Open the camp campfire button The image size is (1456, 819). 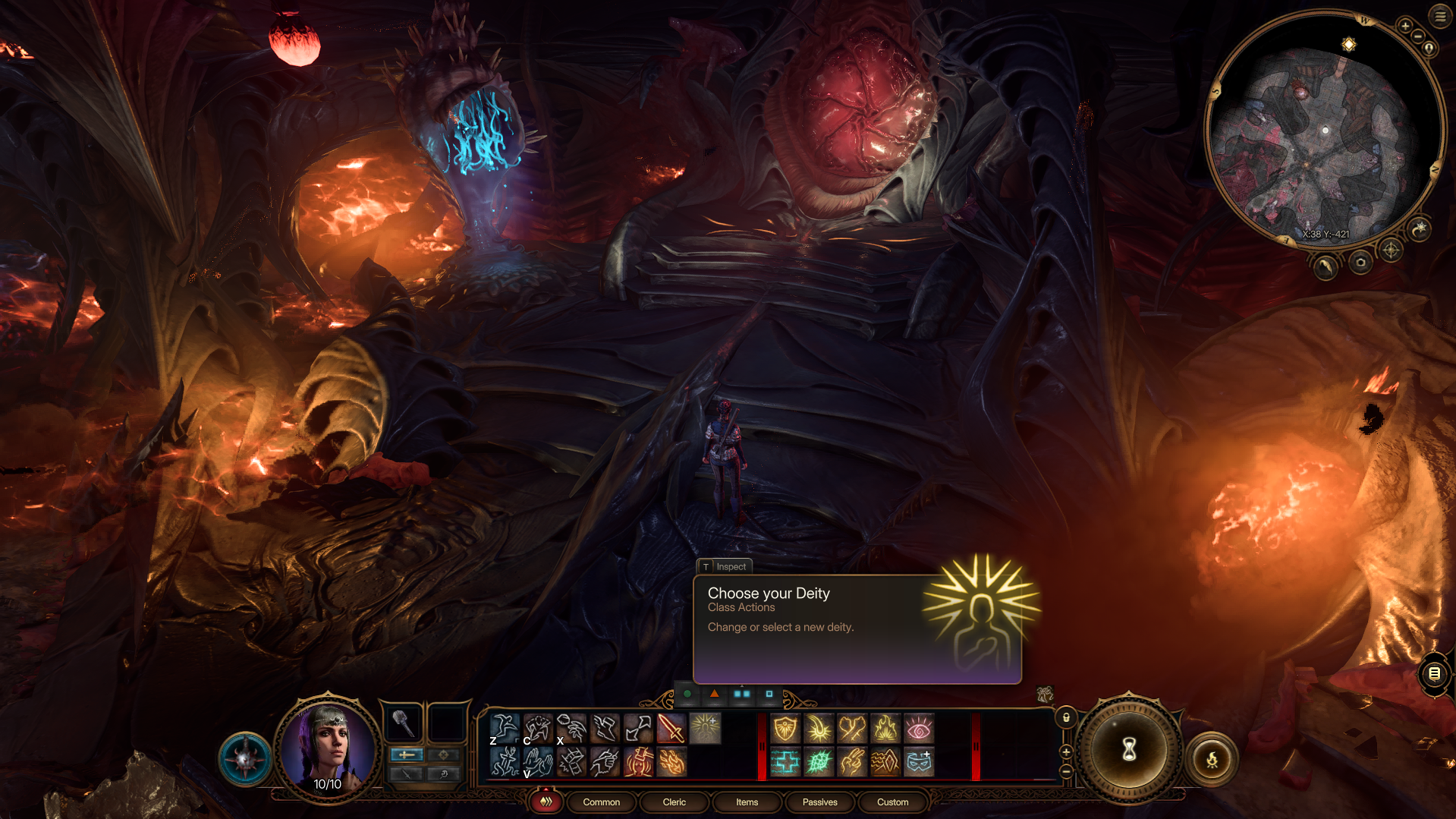[x=1212, y=759]
